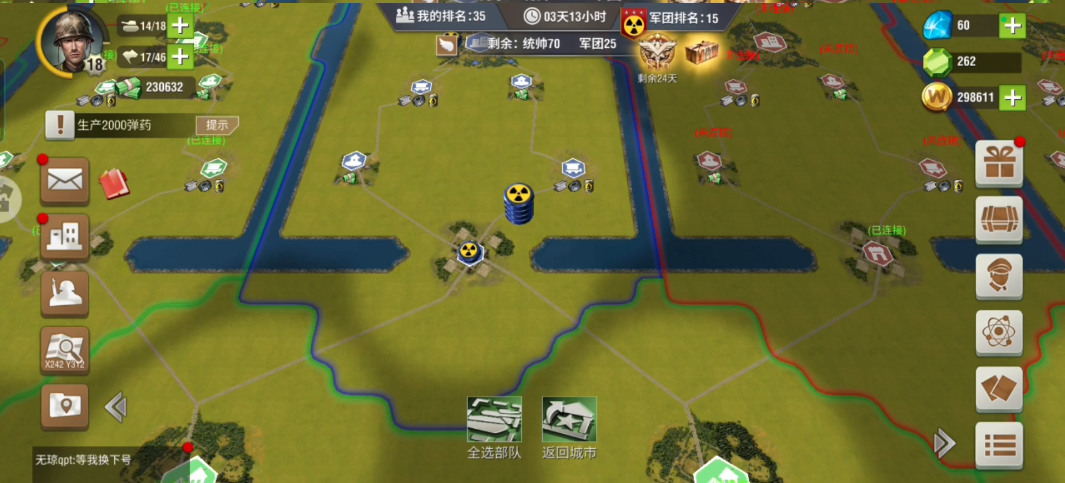
Task: Open the mail envelope inbox
Action: click(x=65, y=181)
